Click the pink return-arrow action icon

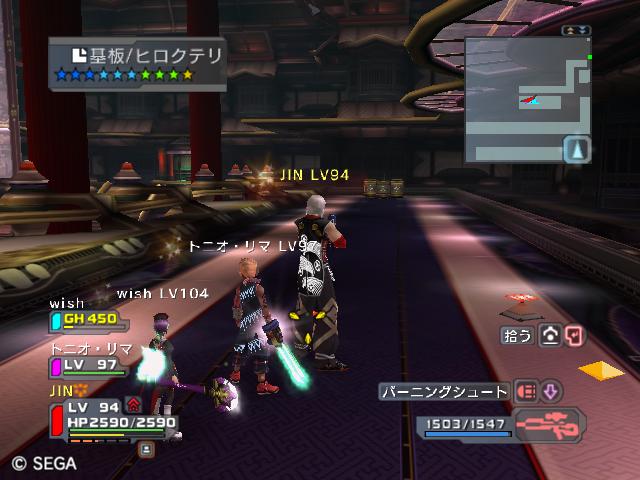click(573, 336)
